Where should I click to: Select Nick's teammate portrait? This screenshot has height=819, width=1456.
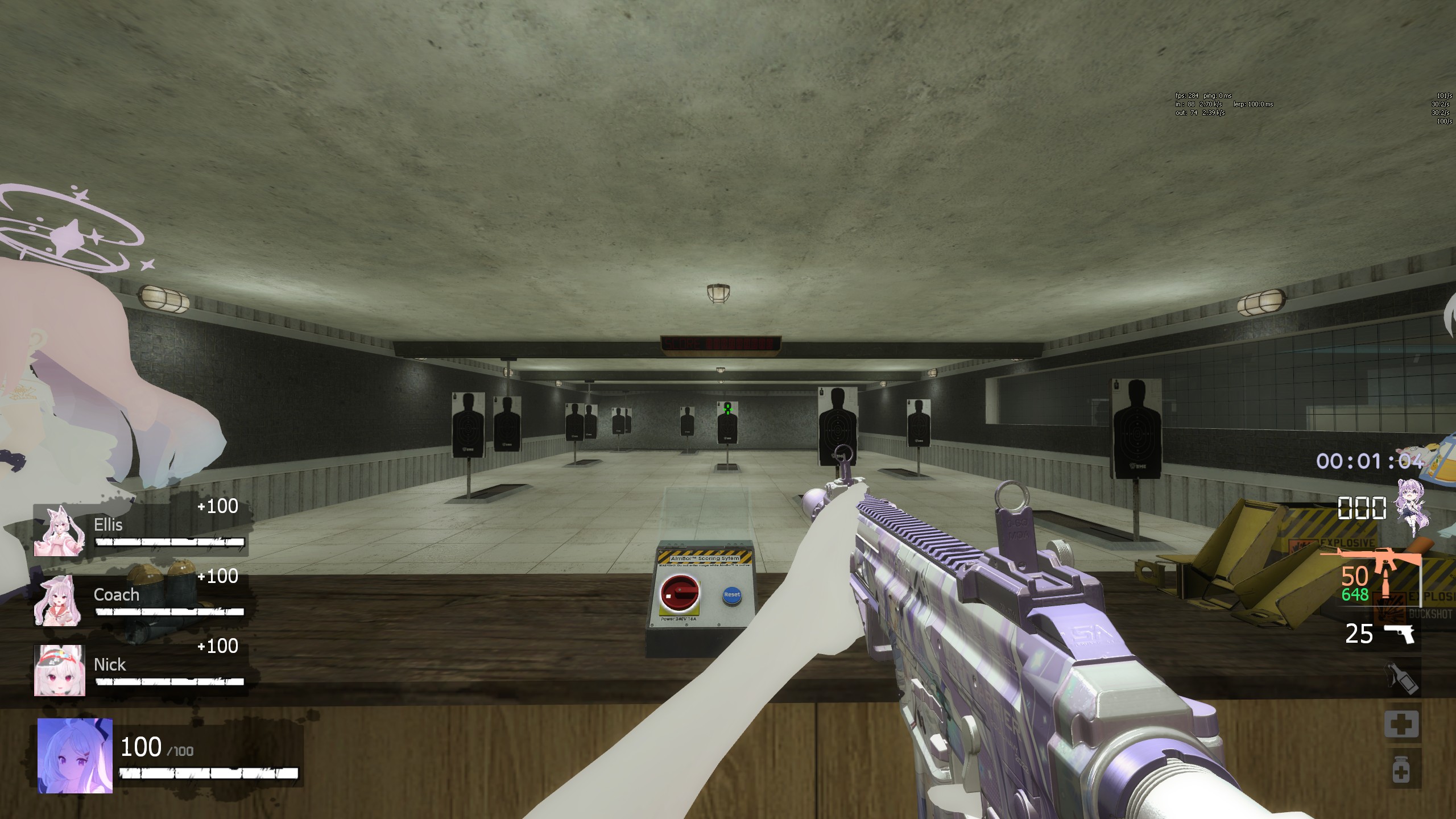point(60,670)
